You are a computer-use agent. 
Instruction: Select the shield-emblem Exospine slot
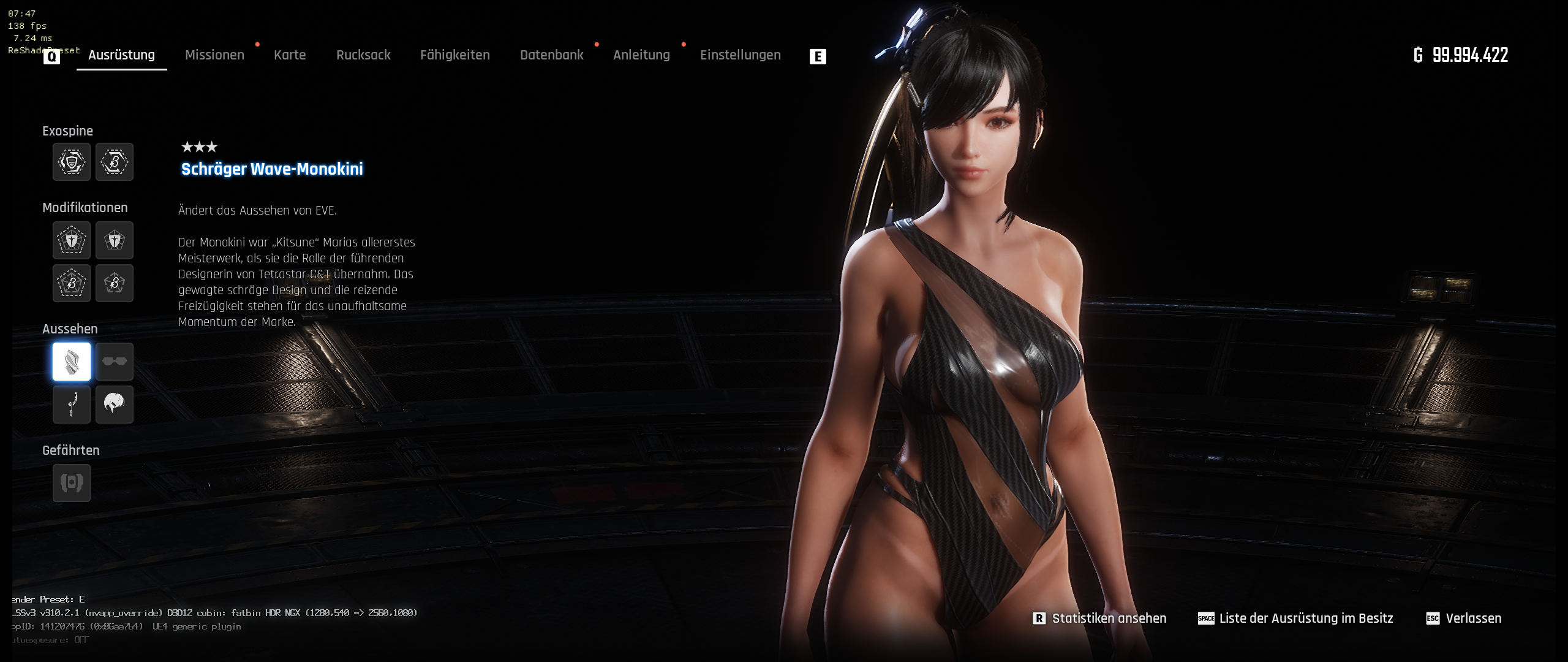click(72, 162)
